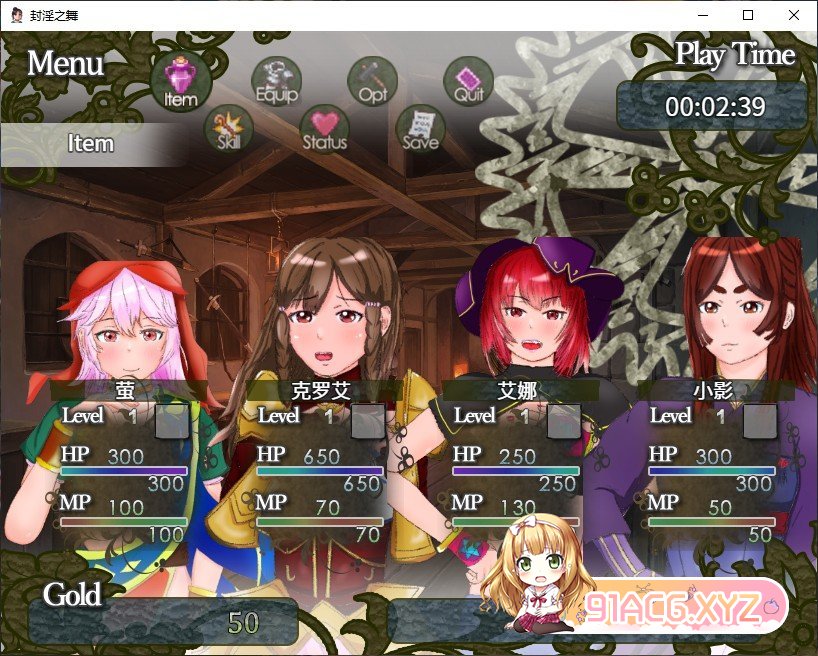Maximize the game window
818x656 pixels.
pyautogui.click(x=748, y=15)
